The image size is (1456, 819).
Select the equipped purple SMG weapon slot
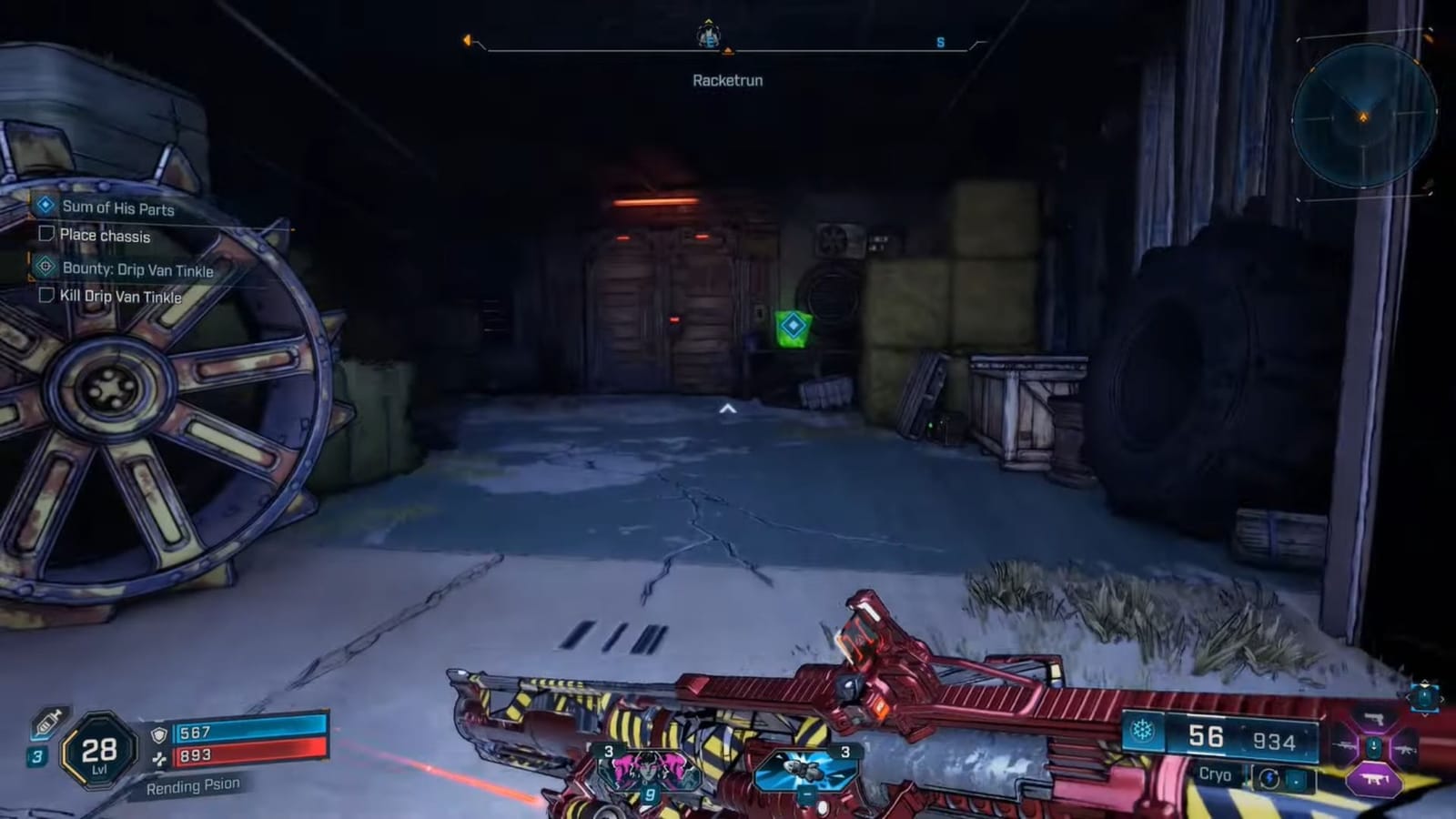[1373, 778]
